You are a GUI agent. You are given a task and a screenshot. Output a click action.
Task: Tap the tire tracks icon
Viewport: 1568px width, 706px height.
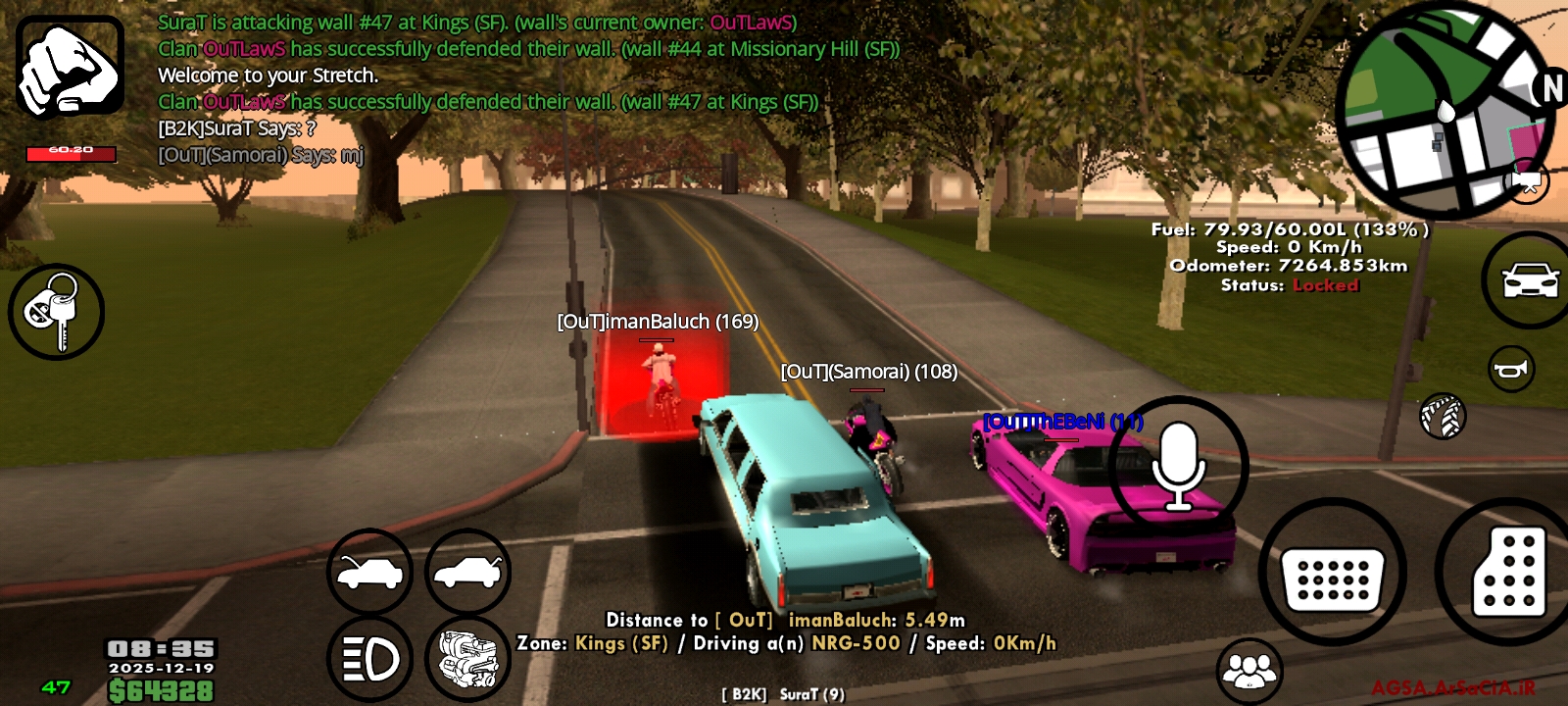click(1443, 416)
